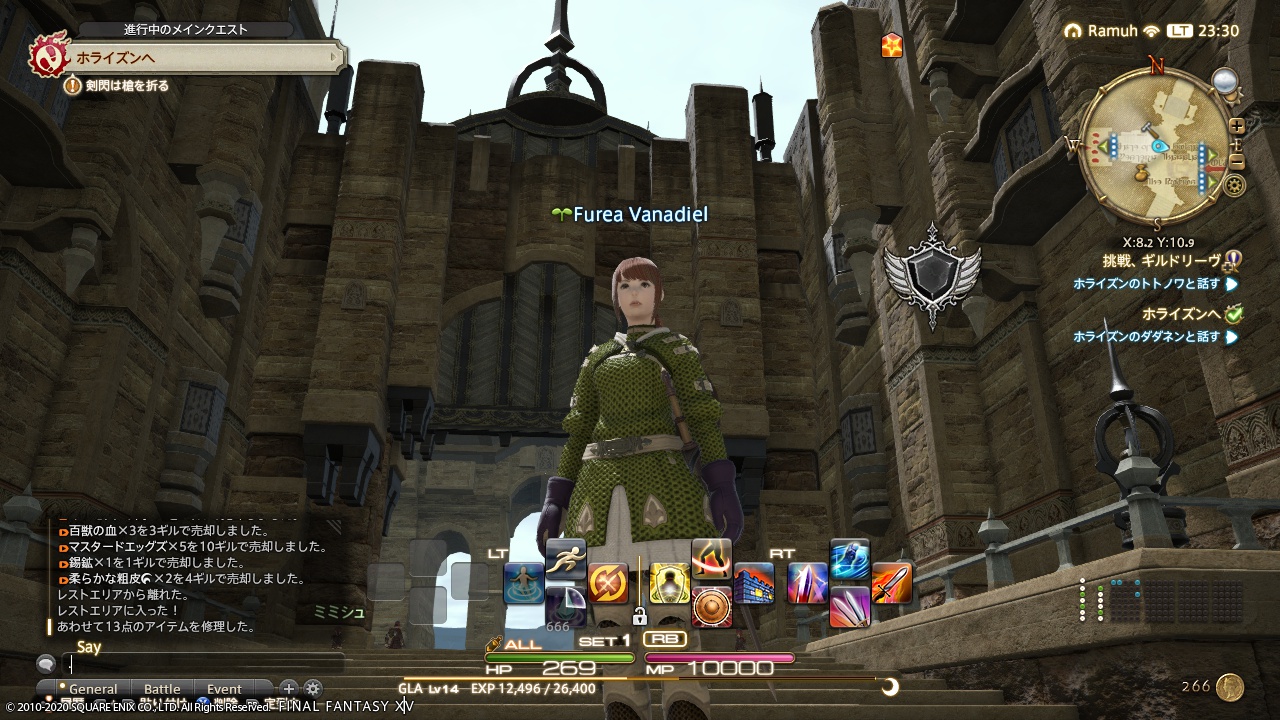Viewport: 1280px width, 720px height.
Task: Open the minimap settings gear
Action: click(x=1233, y=184)
